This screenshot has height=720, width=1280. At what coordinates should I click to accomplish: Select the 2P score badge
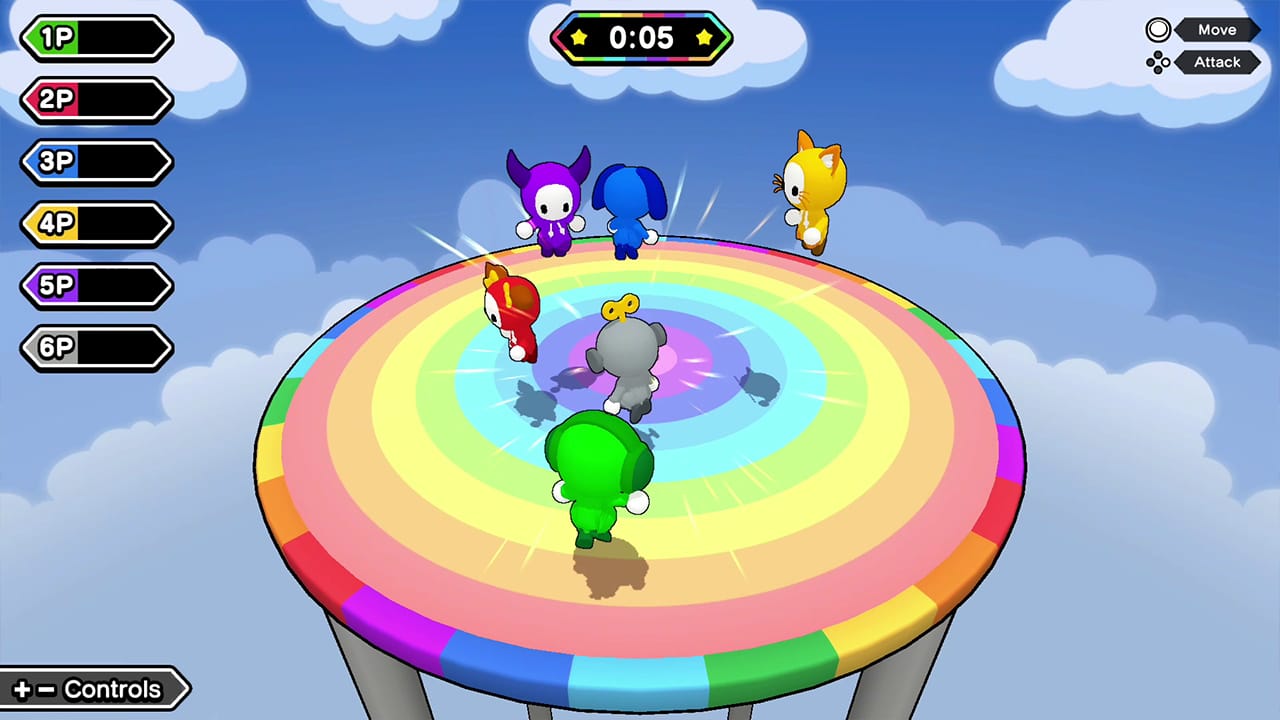coord(95,100)
